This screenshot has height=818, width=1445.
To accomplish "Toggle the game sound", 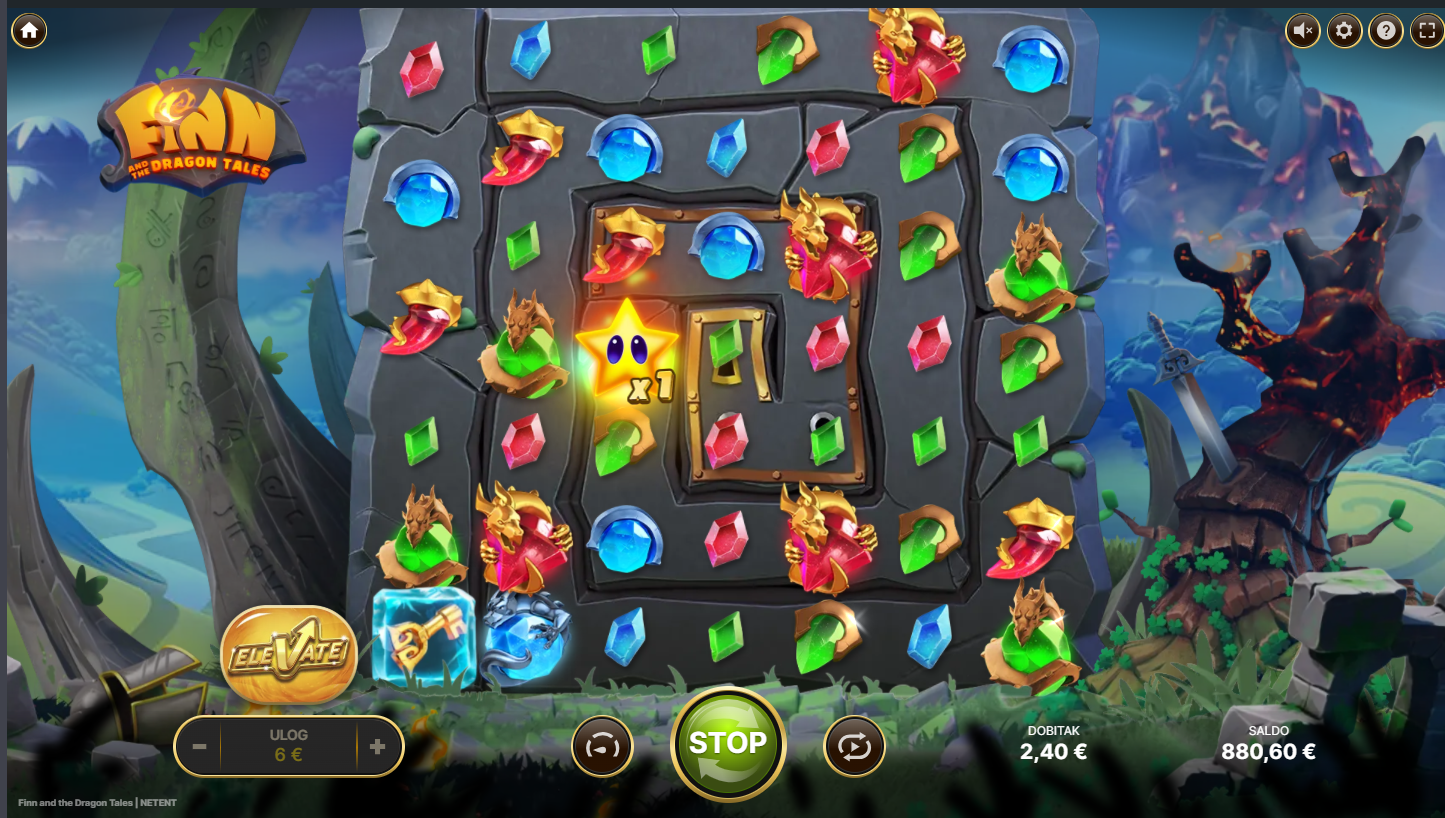I will pyautogui.click(x=1303, y=31).
